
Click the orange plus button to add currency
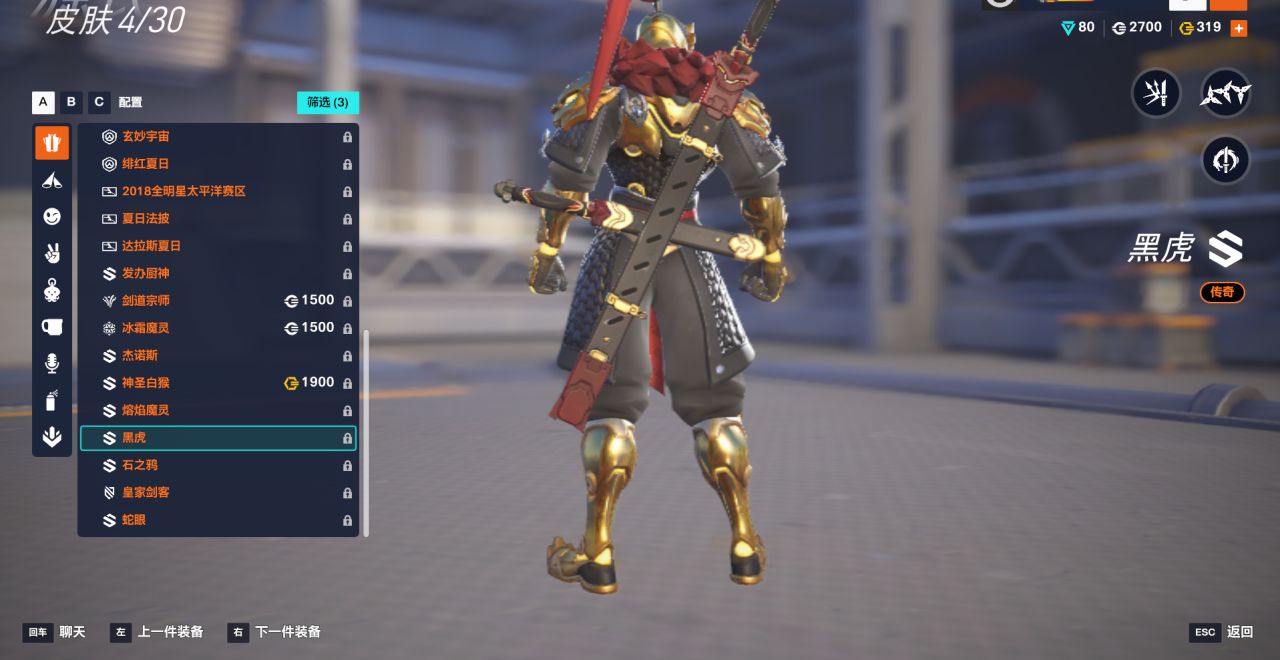click(x=1238, y=28)
